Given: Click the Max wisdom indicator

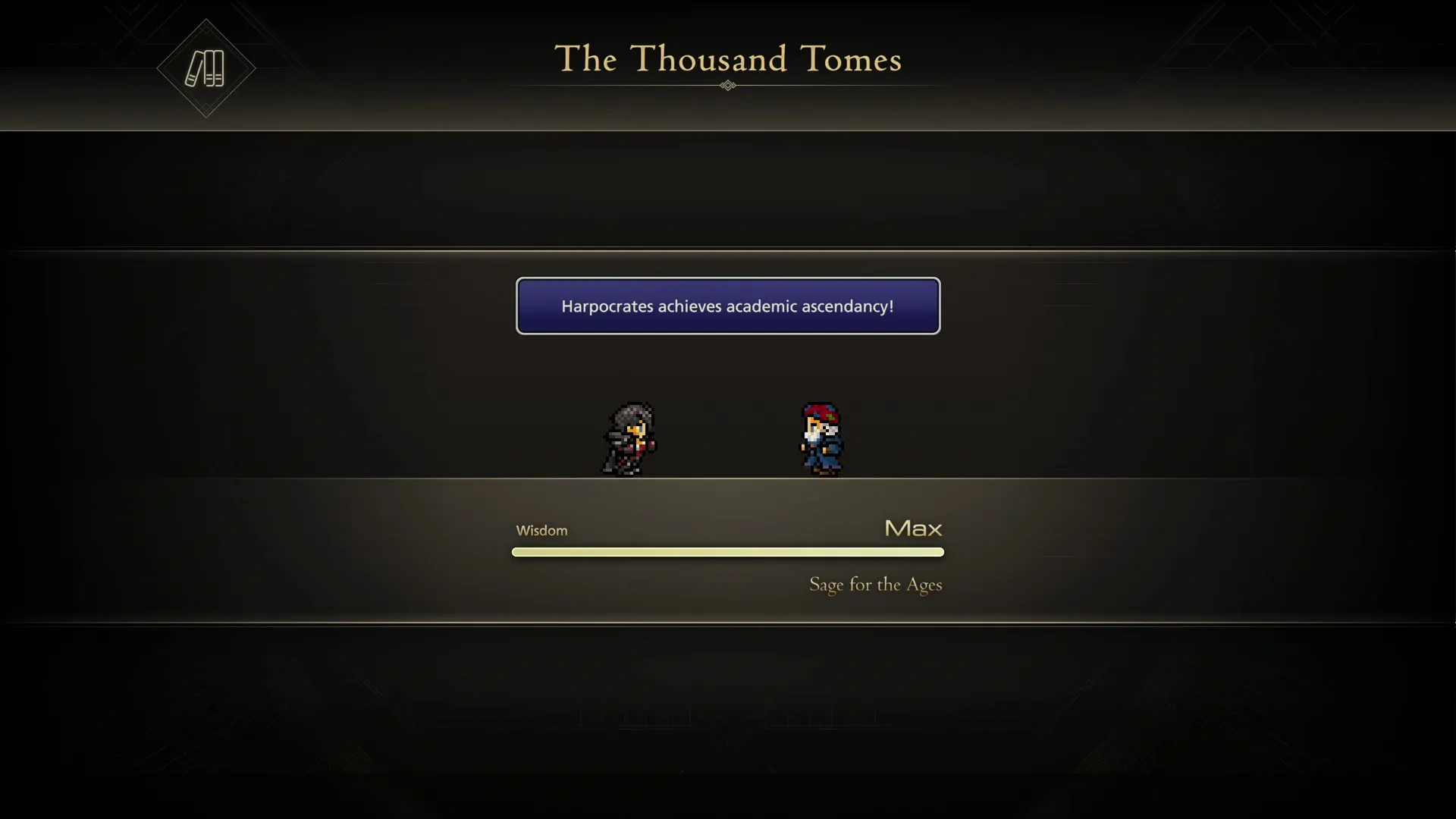Looking at the screenshot, I should (912, 529).
